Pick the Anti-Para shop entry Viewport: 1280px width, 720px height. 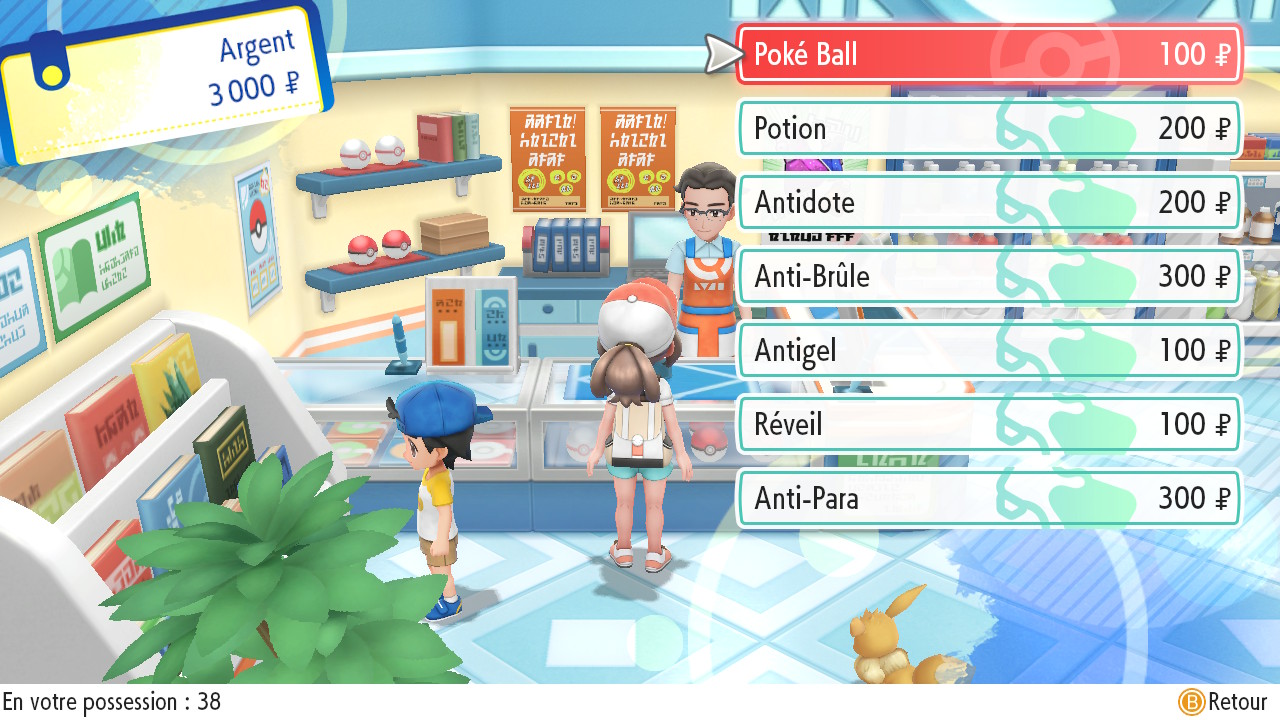click(988, 498)
